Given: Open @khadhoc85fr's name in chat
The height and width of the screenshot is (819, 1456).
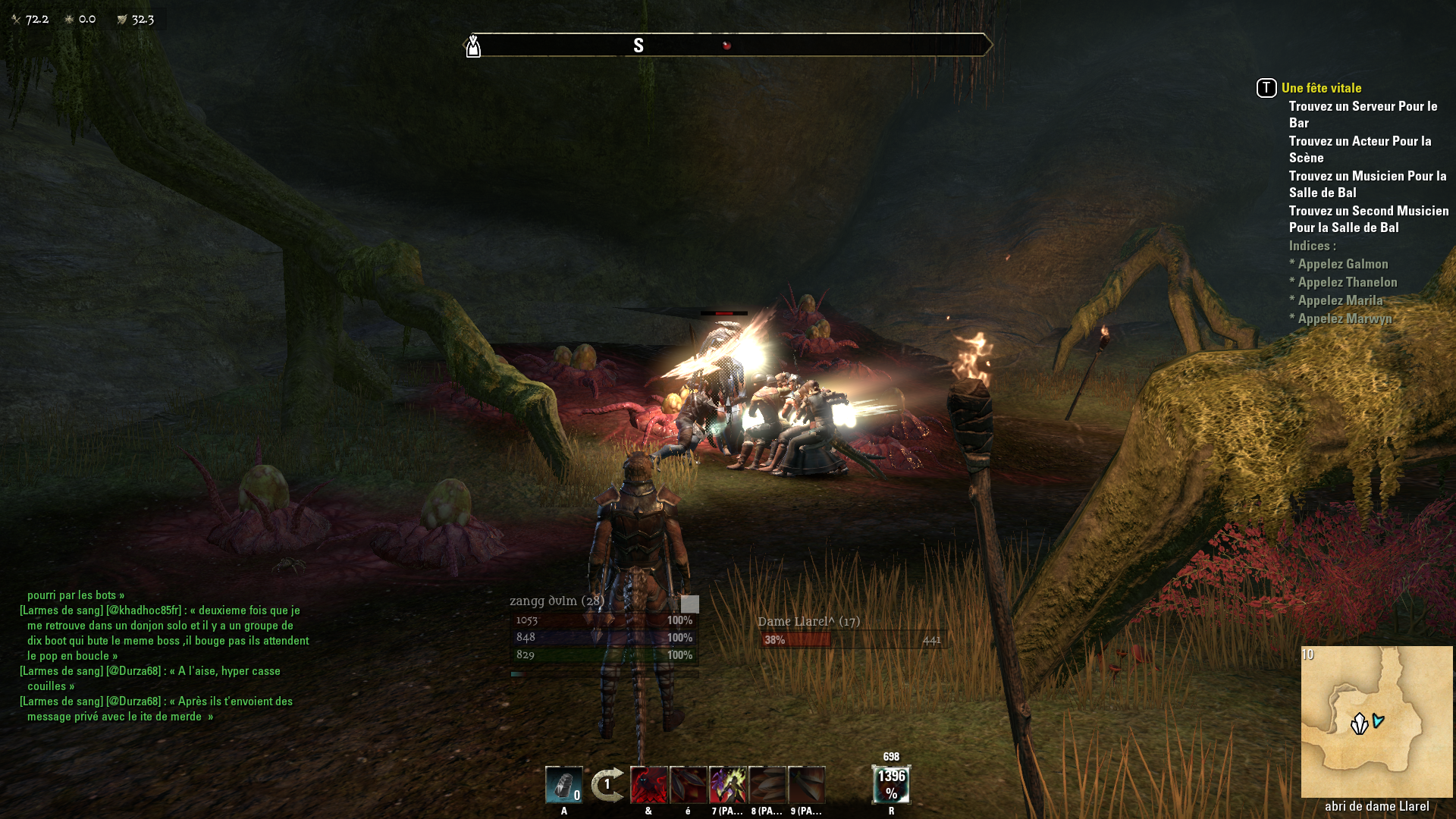Looking at the screenshot, I should [x=143, y=610].
